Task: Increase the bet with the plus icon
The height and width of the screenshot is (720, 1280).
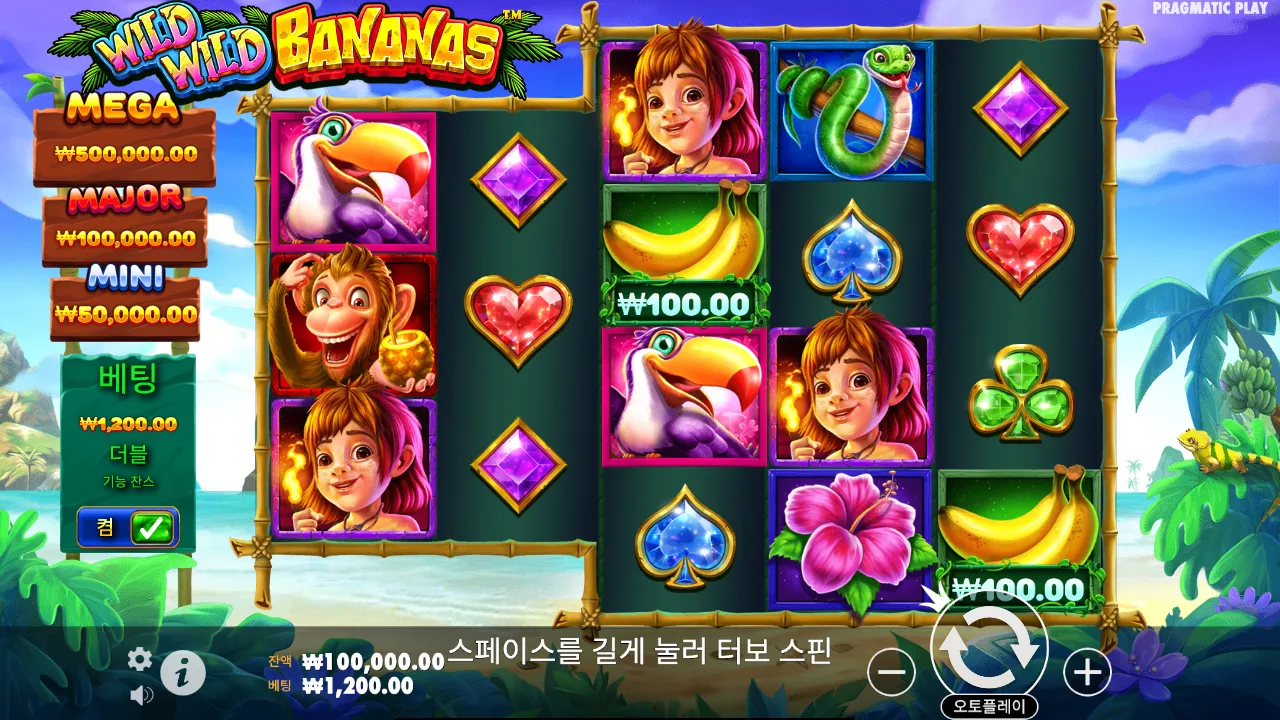Action: 1086,672
